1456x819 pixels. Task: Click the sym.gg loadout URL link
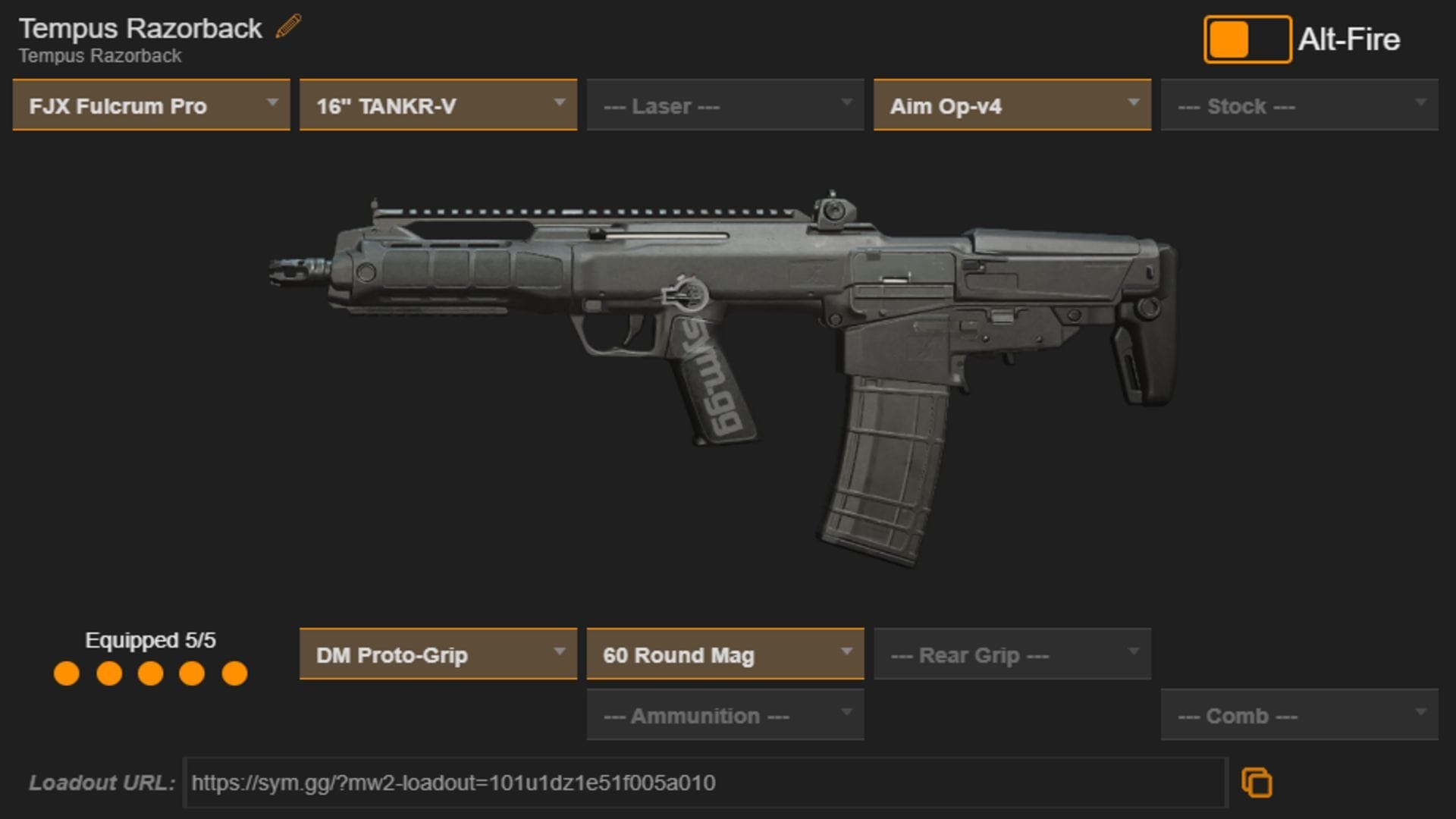pos(453,784)
